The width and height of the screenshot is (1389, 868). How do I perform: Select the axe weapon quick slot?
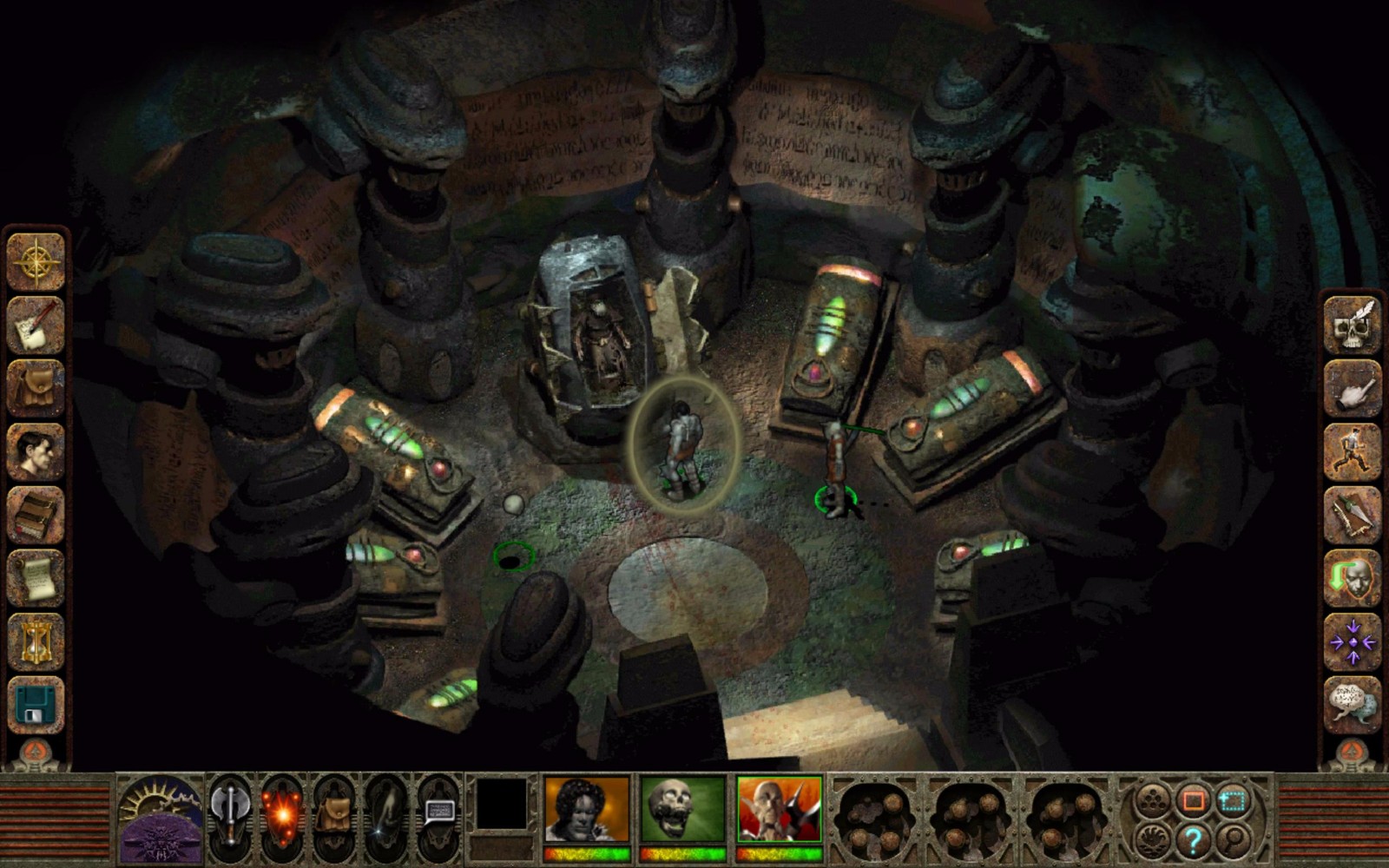click(x=230, y=813)
